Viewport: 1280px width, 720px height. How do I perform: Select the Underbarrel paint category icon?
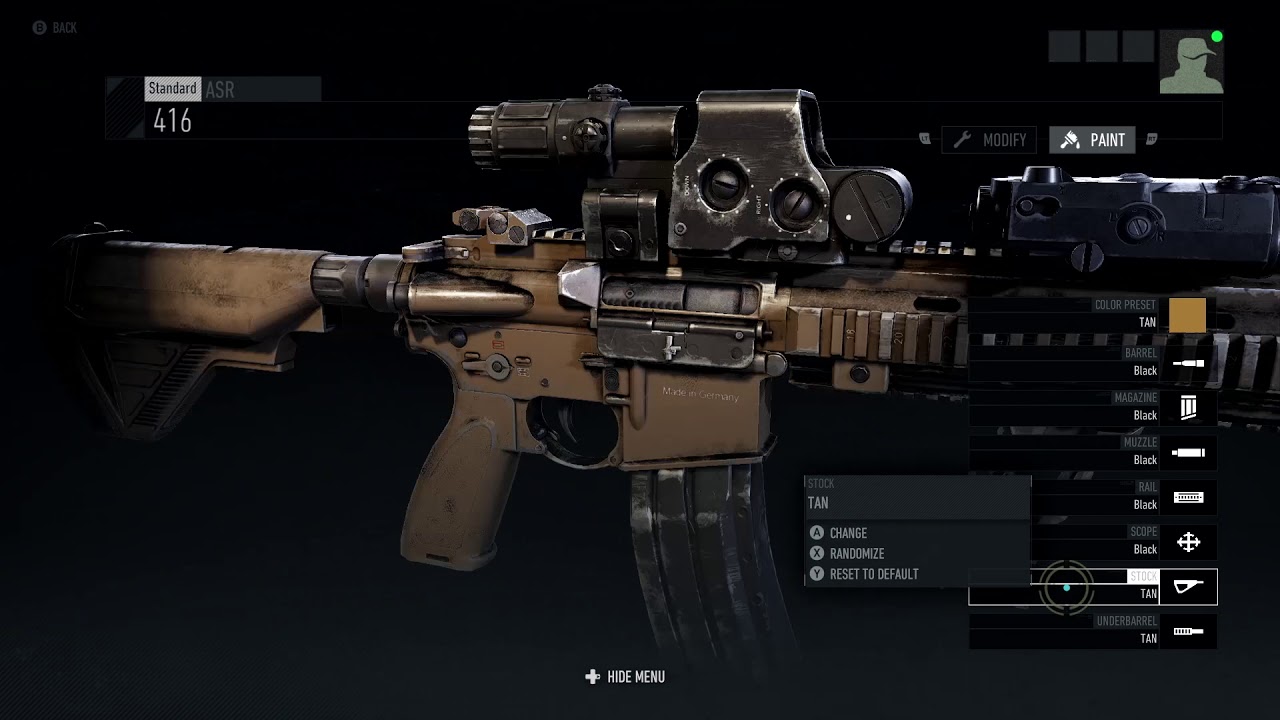tap(1188, 631)
